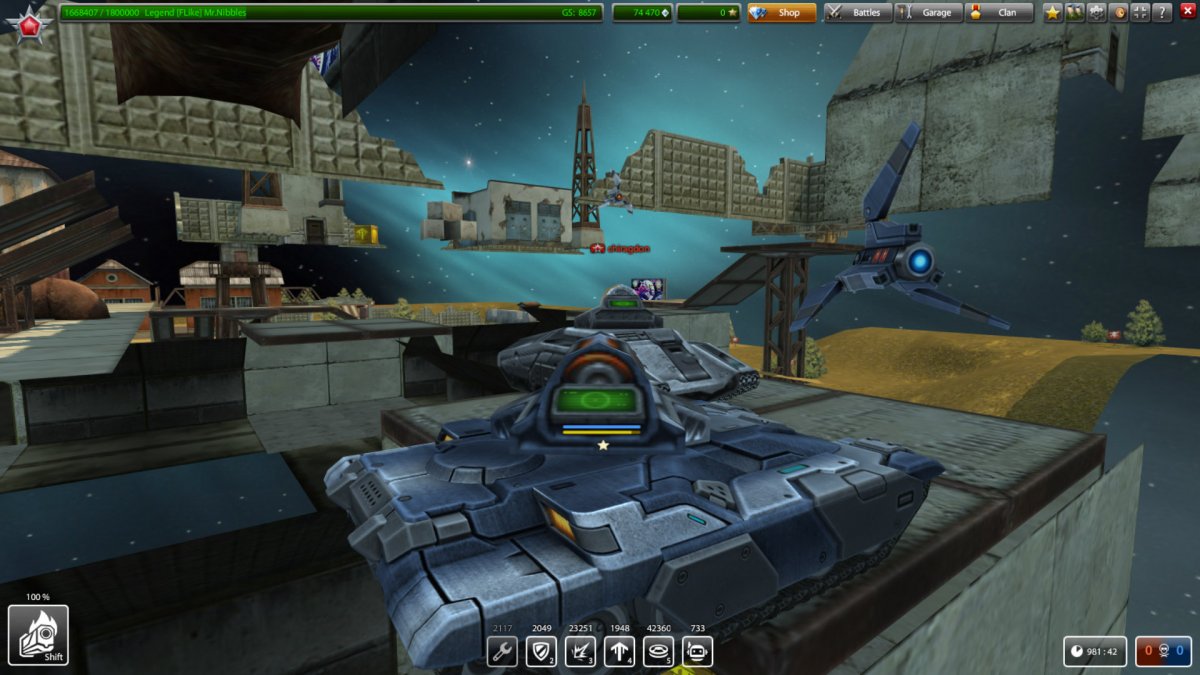Open the friends icon in the top bar
Viewport: 1200px width, 675px height.
(x=1075, y=13)
